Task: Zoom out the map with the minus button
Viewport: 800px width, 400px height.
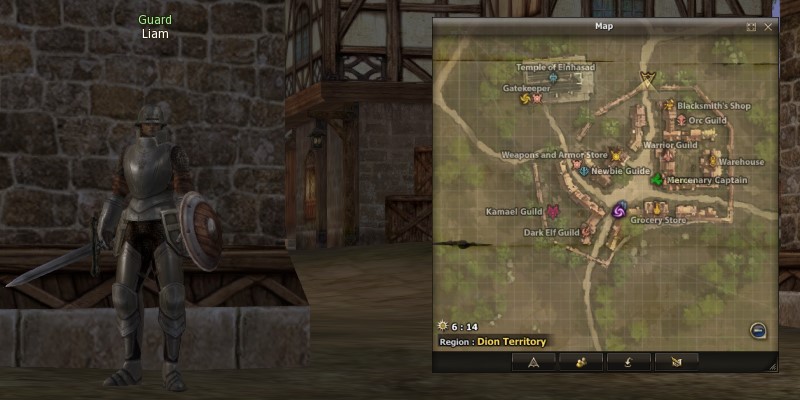Action: click(758, 331)
